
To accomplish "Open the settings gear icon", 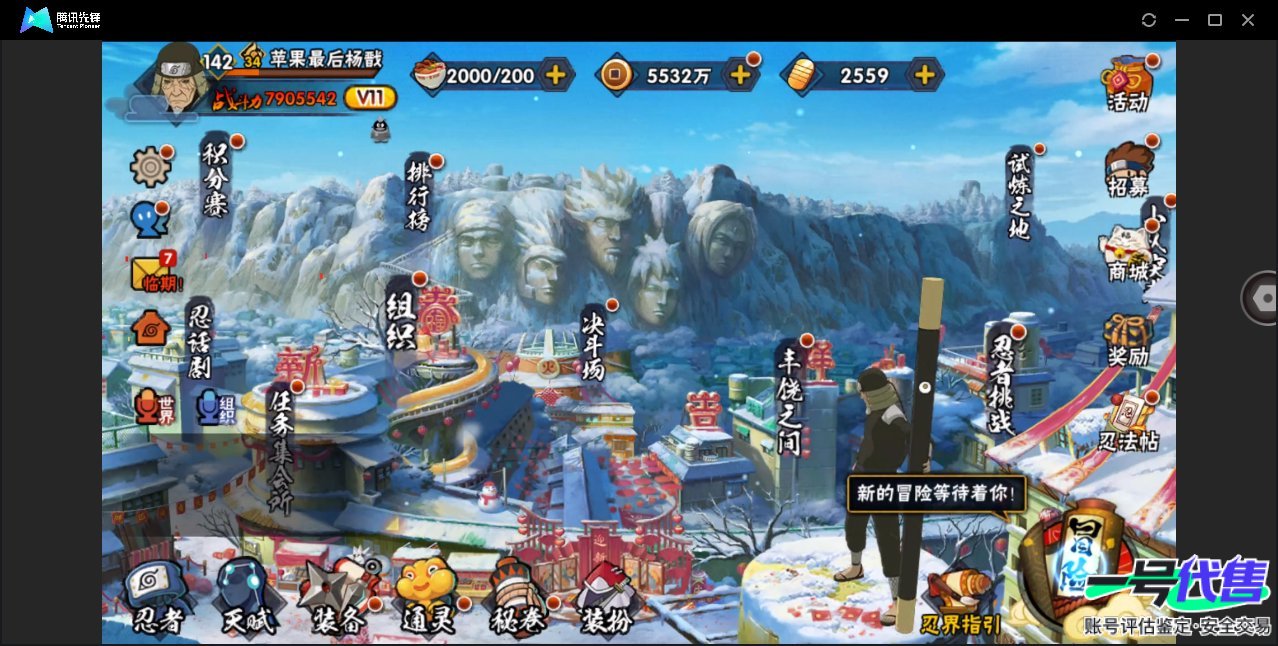I will point(150,167).
